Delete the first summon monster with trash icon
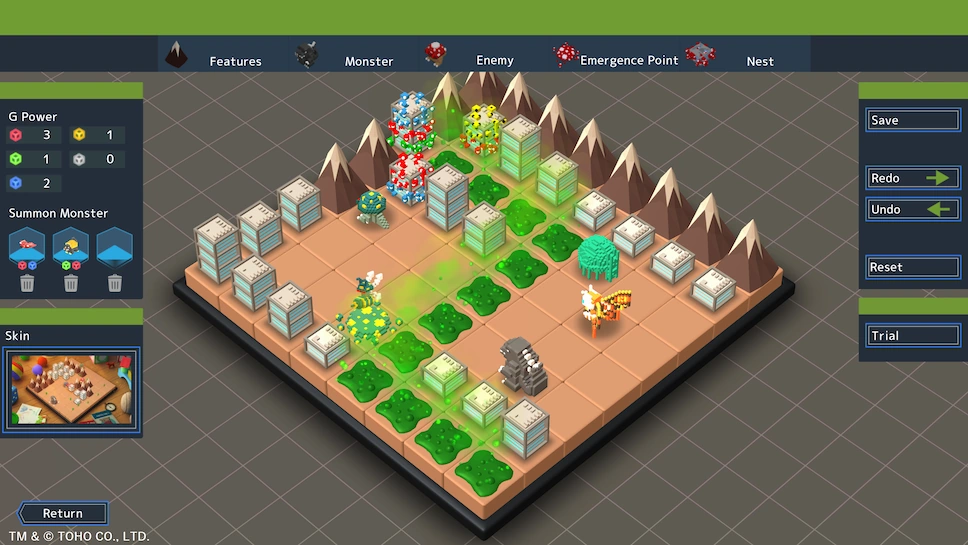The height and width of the screenshot is (545, 968). tap(27, 284)
